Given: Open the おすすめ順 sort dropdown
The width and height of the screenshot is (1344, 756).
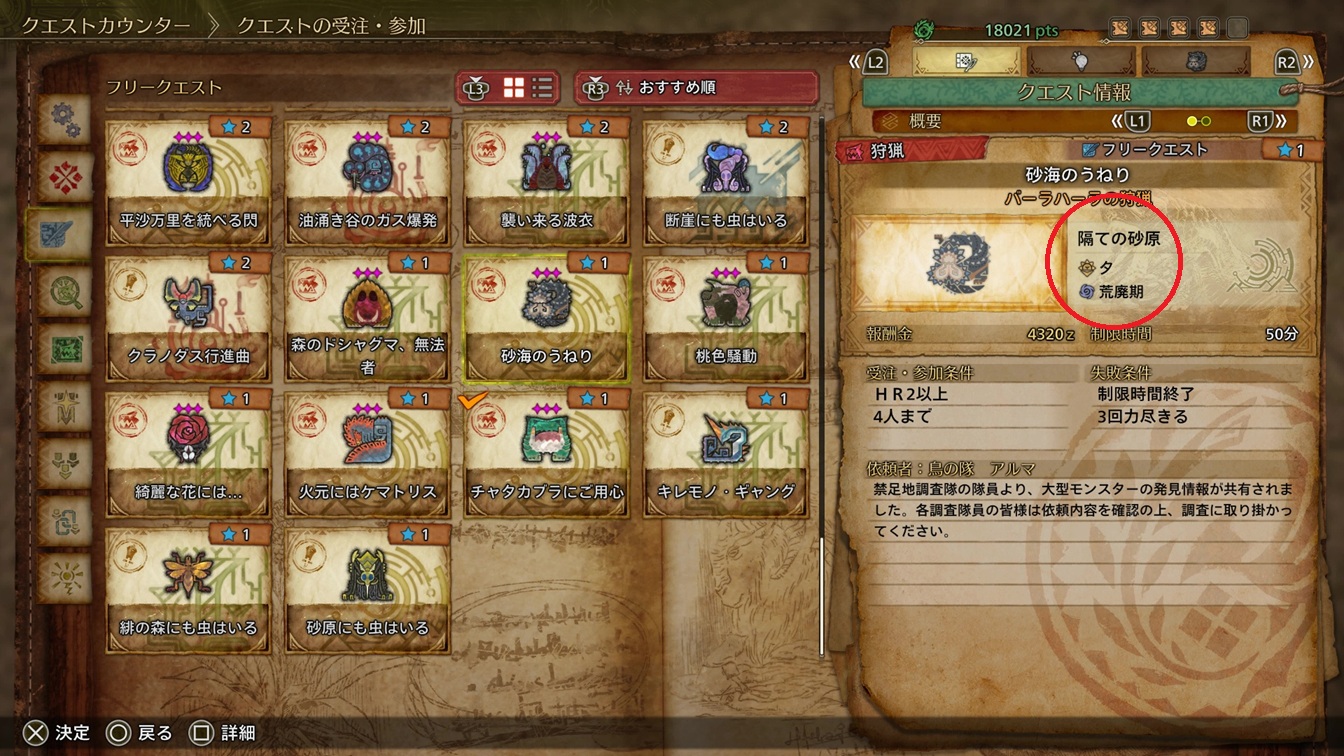Looking at the screenshot, I should pyautogui.click(x=696, y=88).
